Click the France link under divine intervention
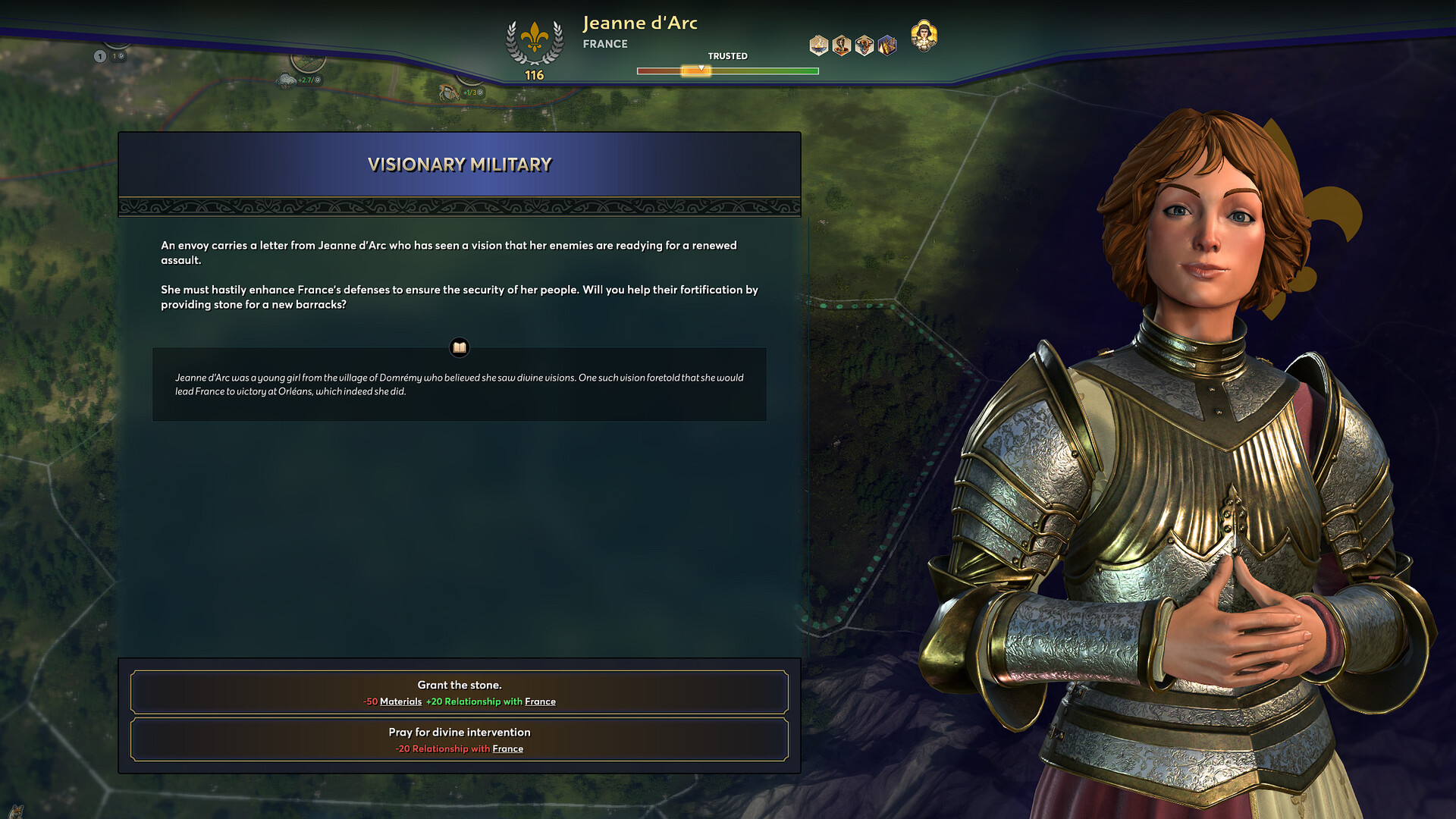 507,748
